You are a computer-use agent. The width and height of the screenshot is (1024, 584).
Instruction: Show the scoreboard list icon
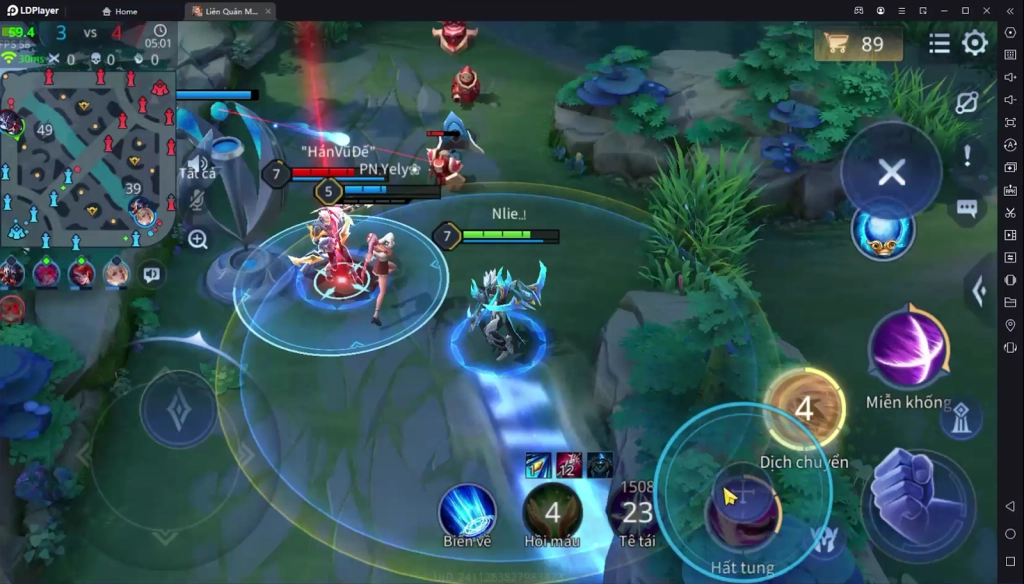939,43
